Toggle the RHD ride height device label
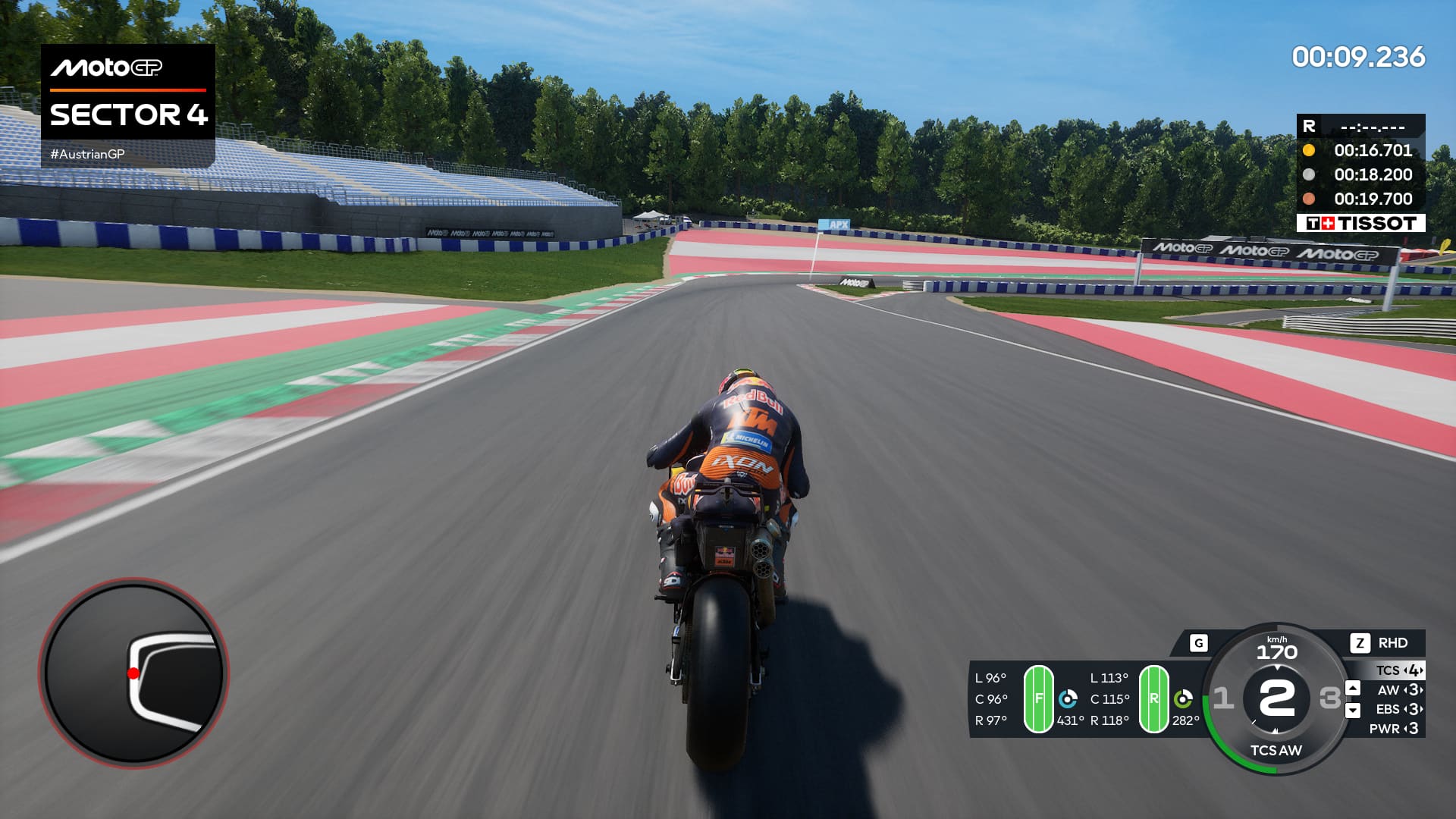The height and width of the screenshot is (819, 1456). pyautogui.click(x=1392, y=643)
